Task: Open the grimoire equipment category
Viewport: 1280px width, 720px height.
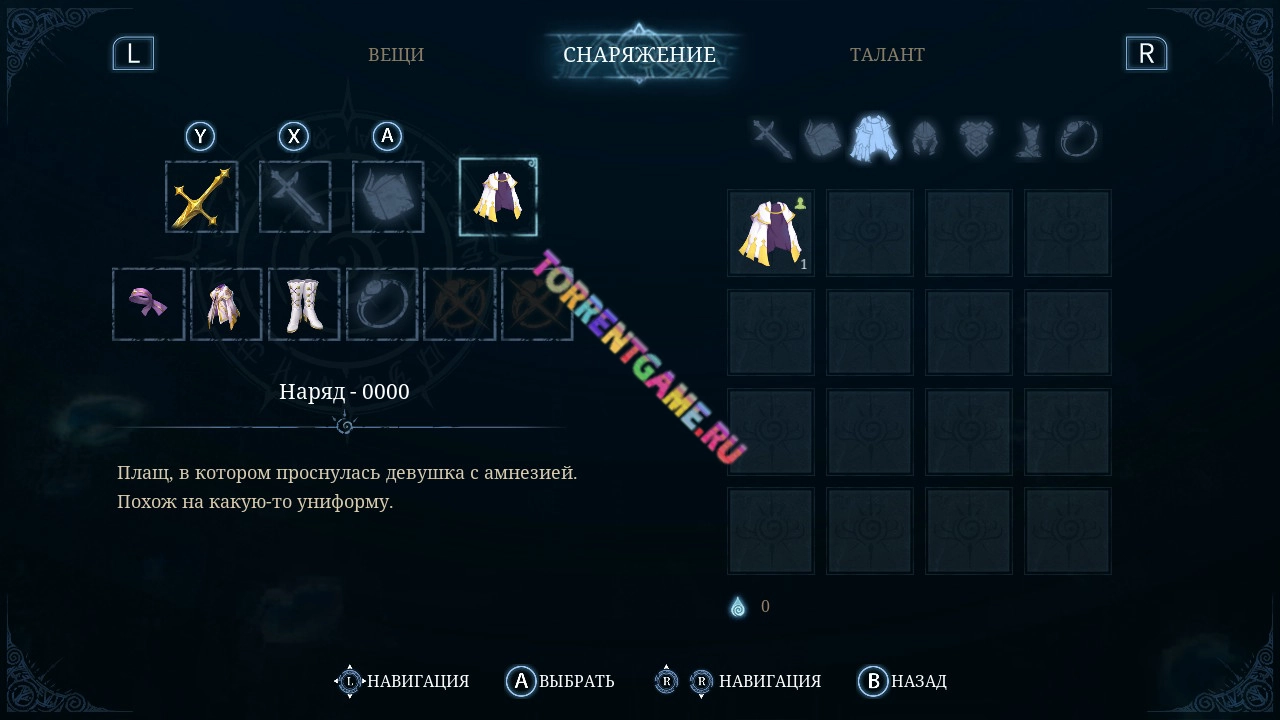Action: [822, 139]
